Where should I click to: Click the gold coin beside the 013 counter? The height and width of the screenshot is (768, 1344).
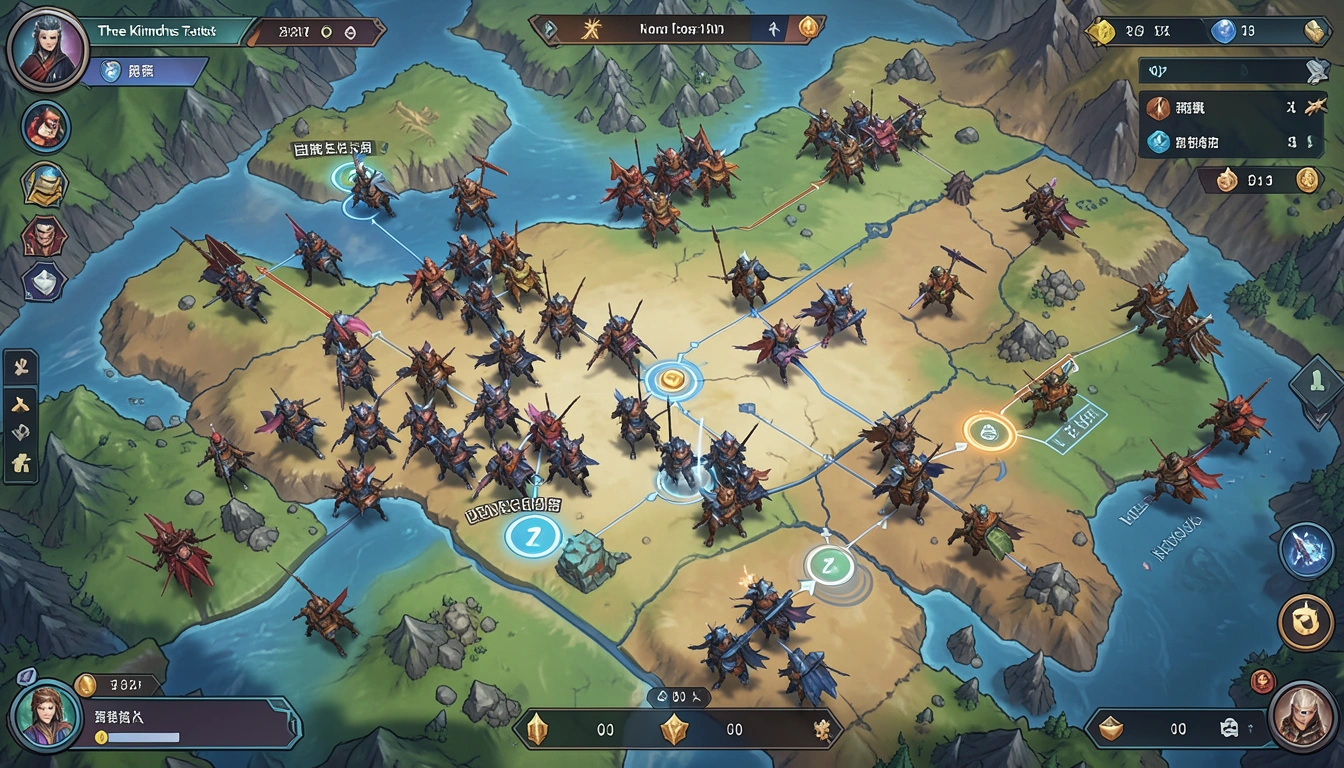1306,180
